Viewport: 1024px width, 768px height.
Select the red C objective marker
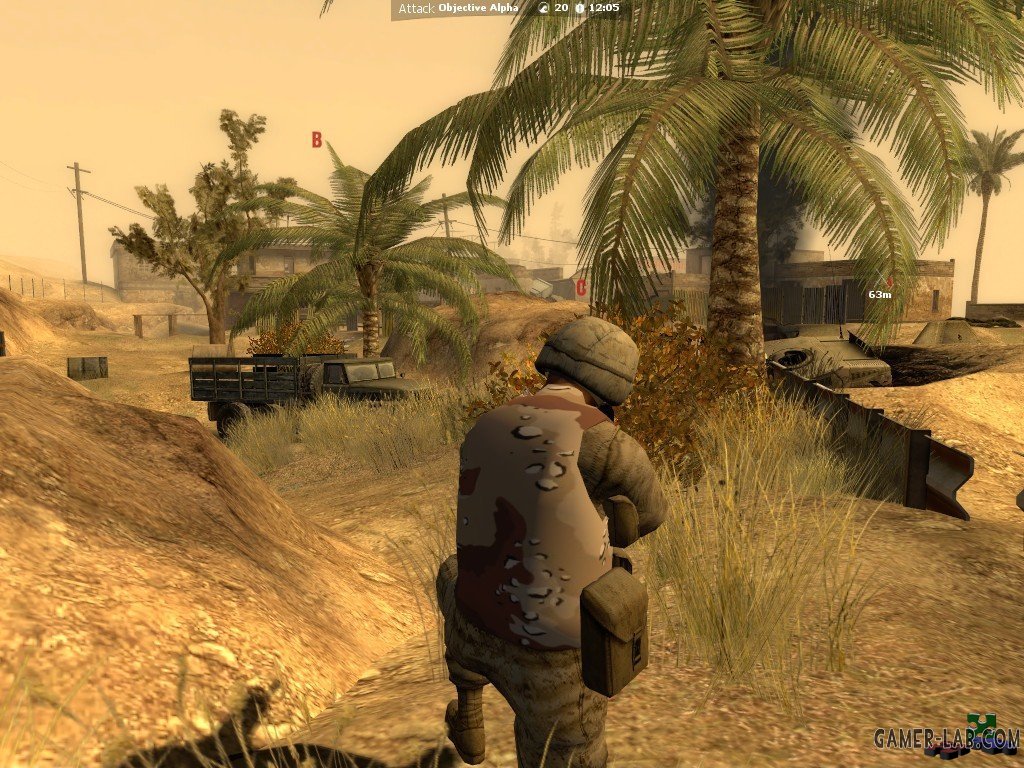(581, 290)
